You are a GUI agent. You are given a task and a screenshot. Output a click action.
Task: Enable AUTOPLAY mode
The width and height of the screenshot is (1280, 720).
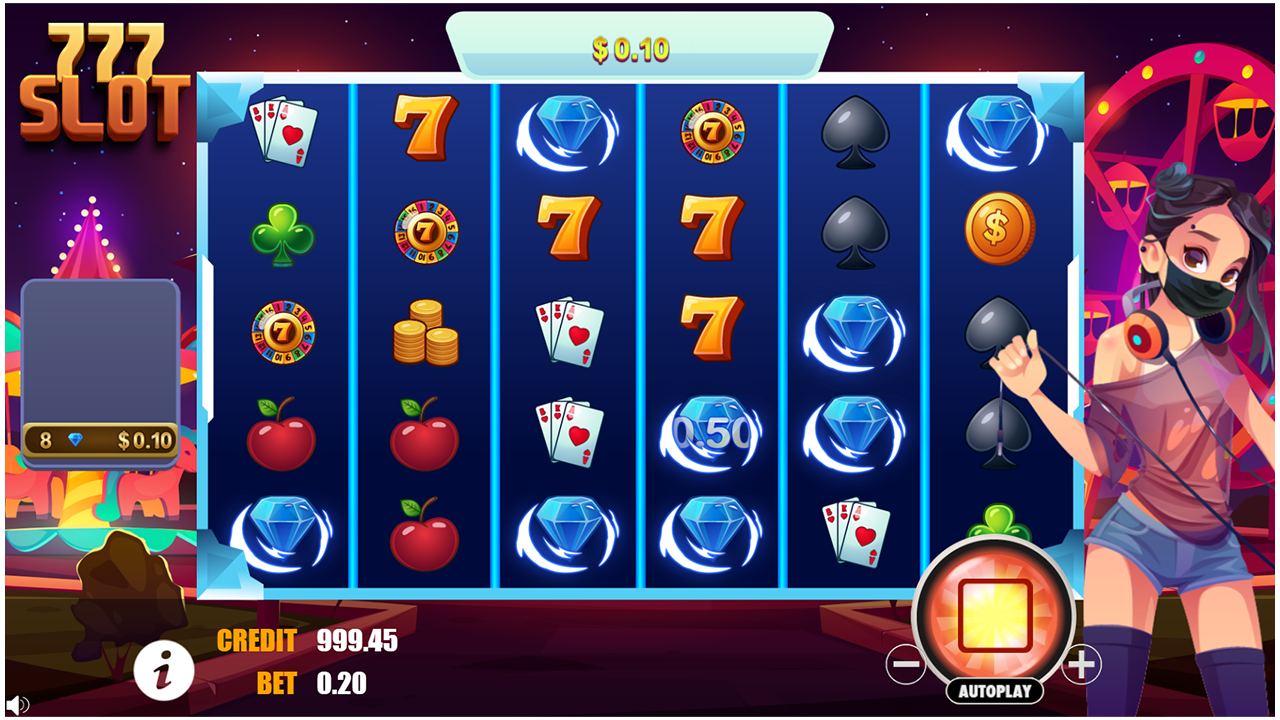pos(994,689)
